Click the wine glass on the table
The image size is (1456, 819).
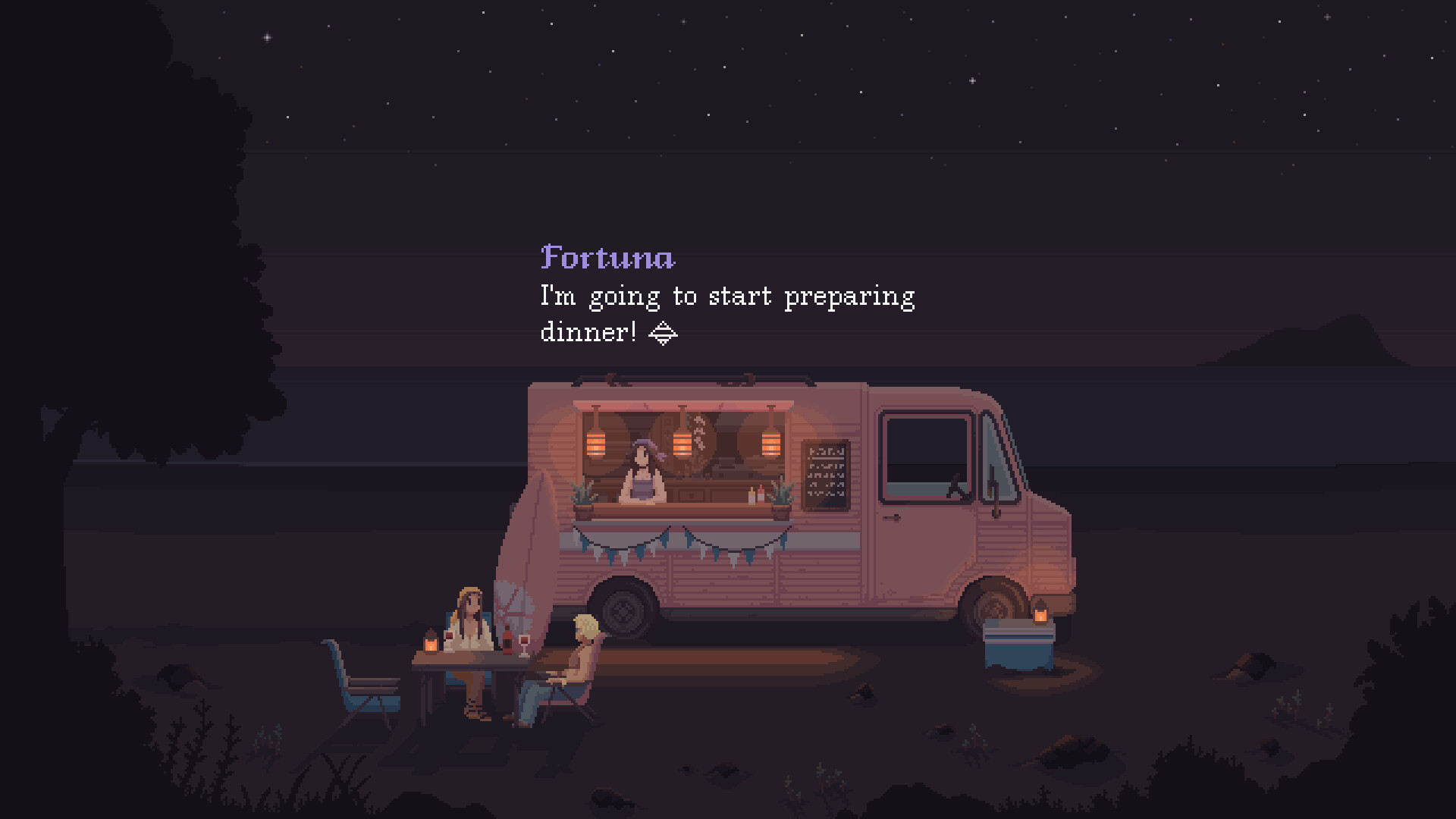(524, 645)
